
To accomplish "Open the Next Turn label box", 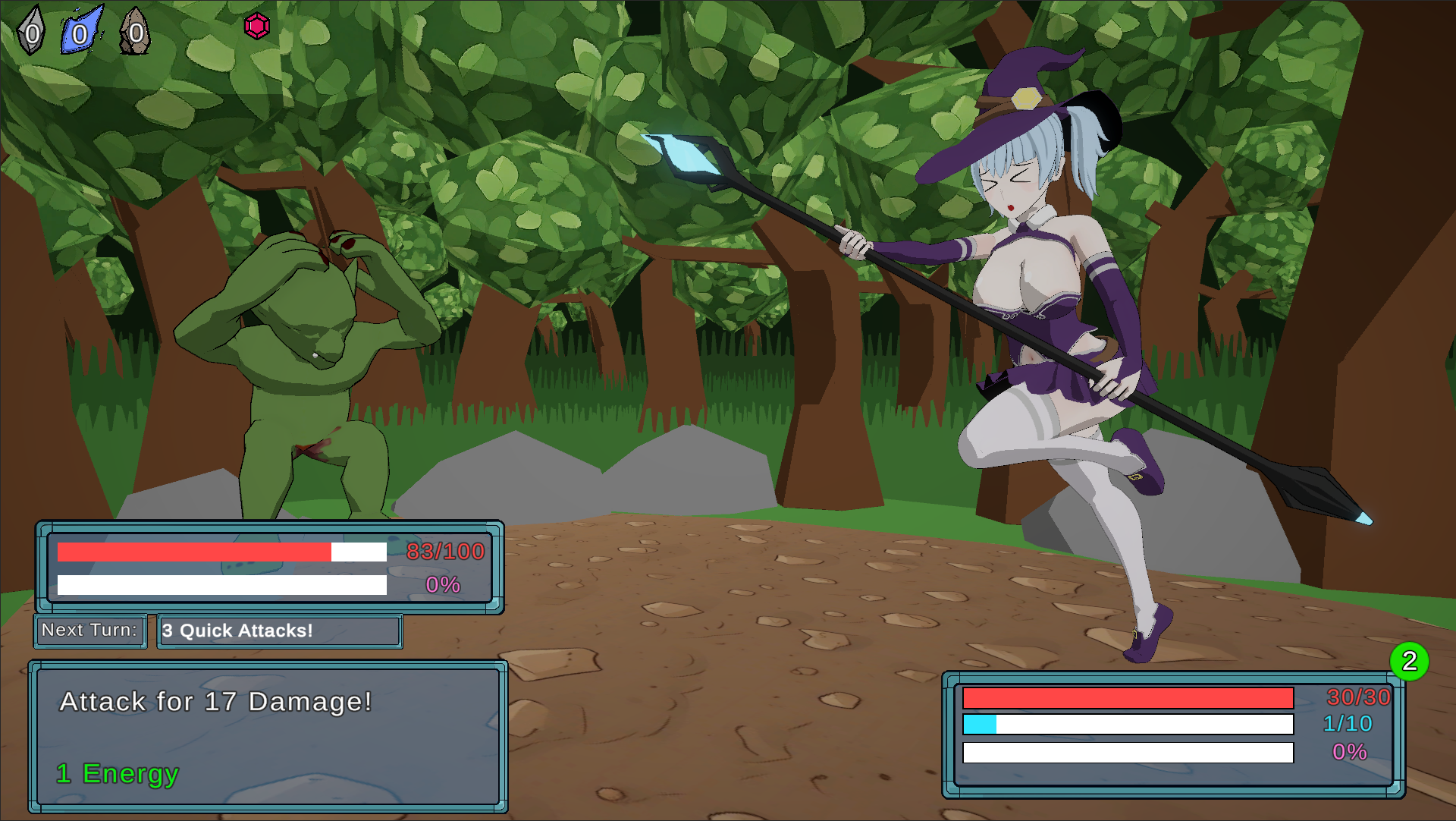I will click(89, 631).
